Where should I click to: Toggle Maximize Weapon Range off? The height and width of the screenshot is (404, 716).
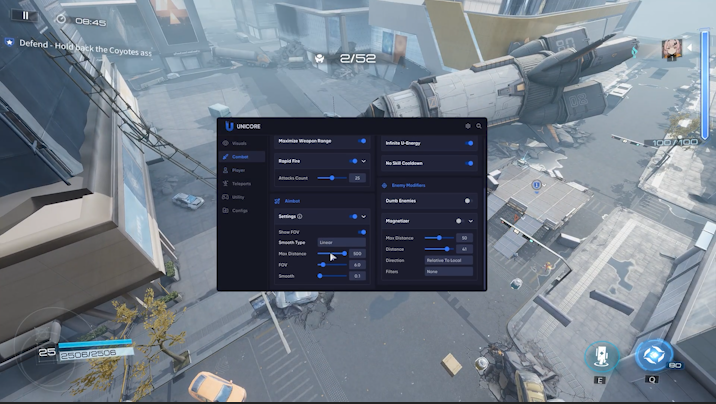pos(363,142)
